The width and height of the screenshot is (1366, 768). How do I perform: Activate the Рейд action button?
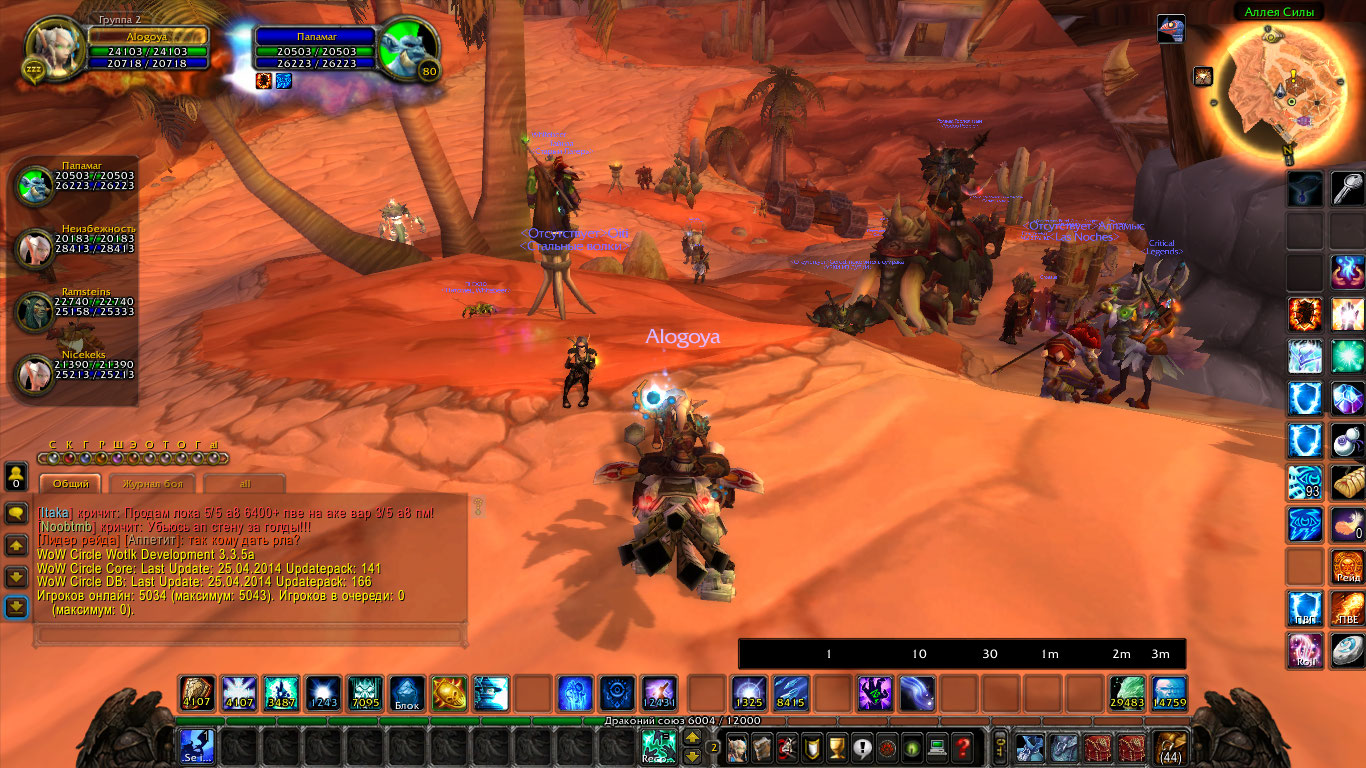[1347, 566]
